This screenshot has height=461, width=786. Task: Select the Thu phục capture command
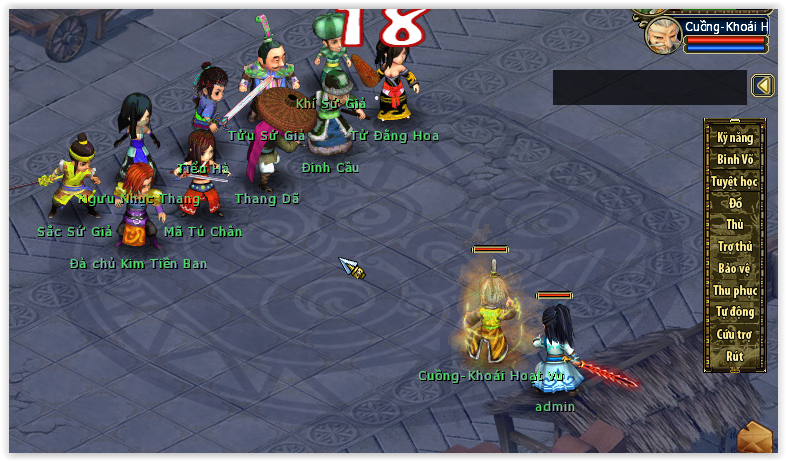pos(735,291)
